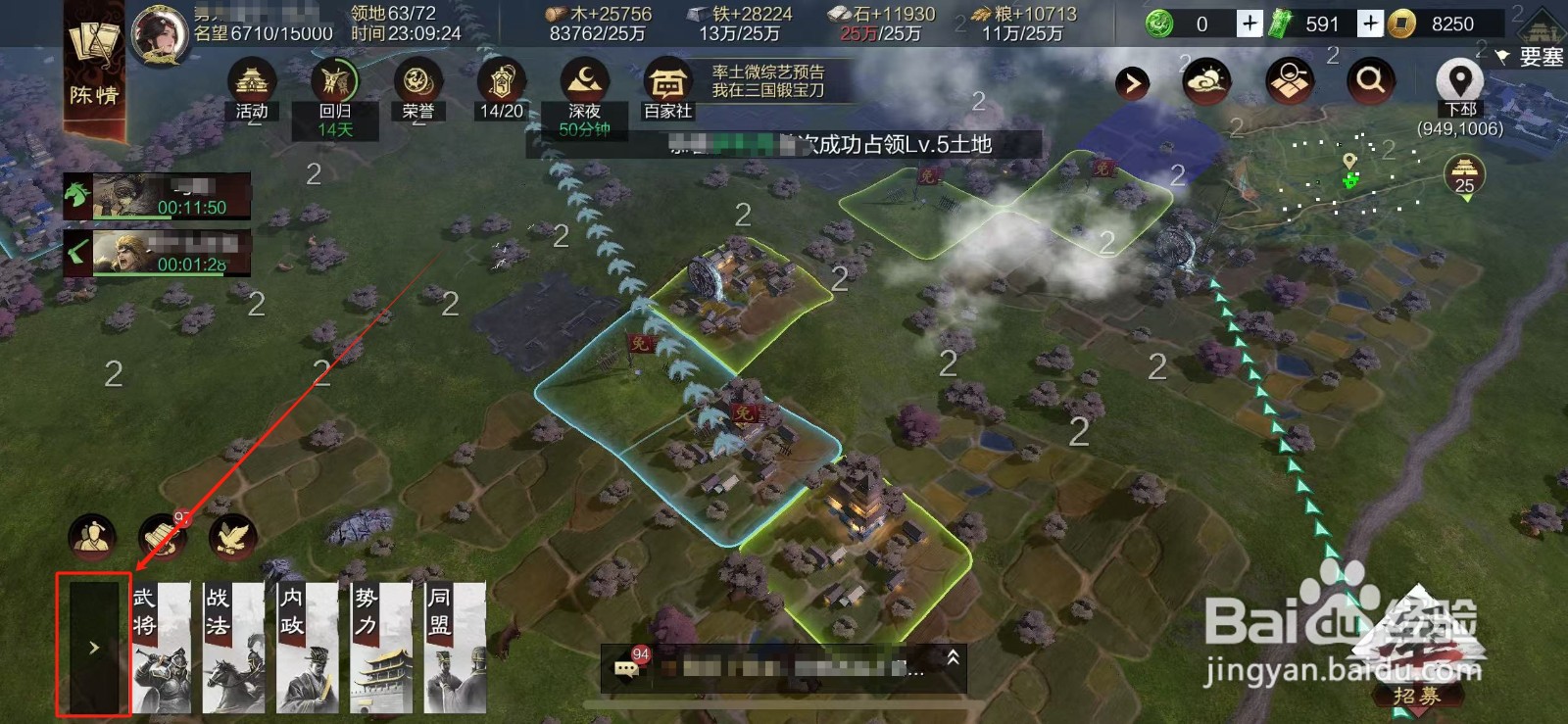
Task: Collapse the top-right icon row arrow
Action: [1132, 83]
